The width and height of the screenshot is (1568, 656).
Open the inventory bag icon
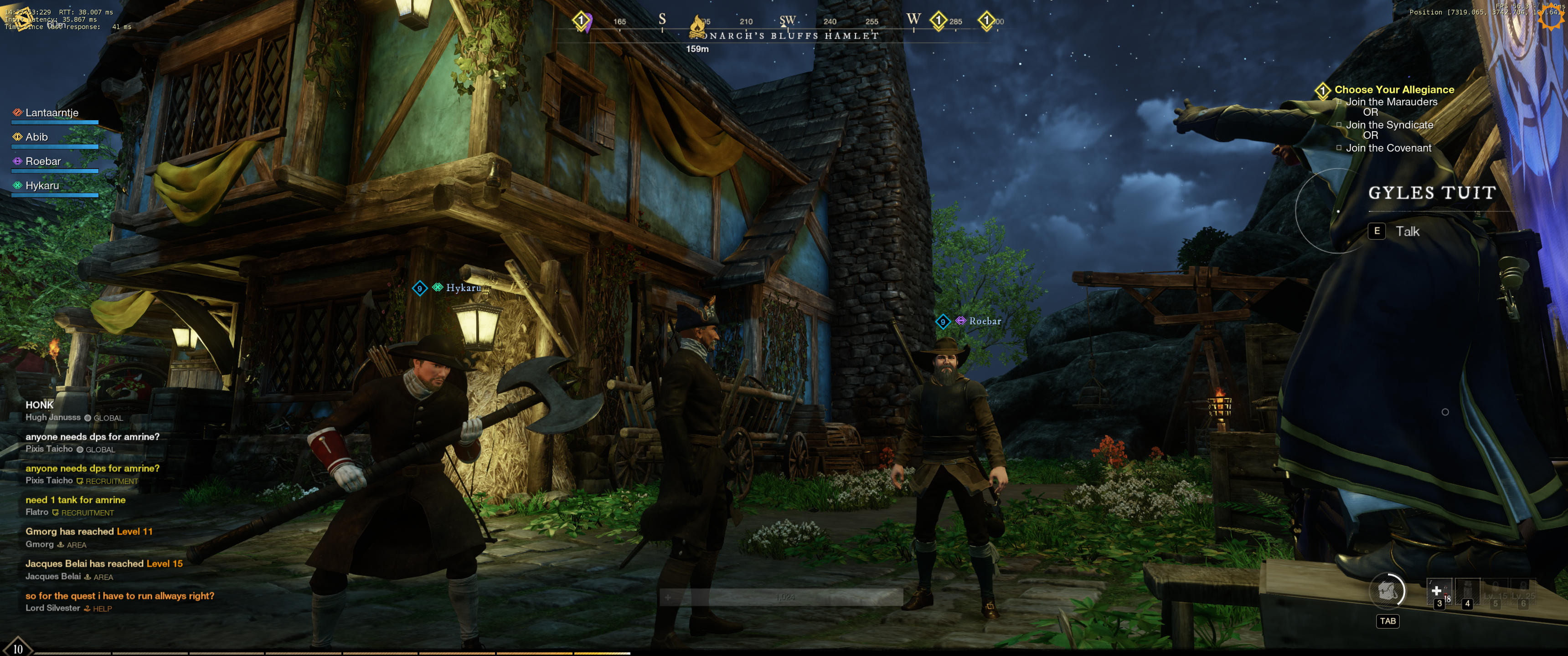coord(1387,591)
